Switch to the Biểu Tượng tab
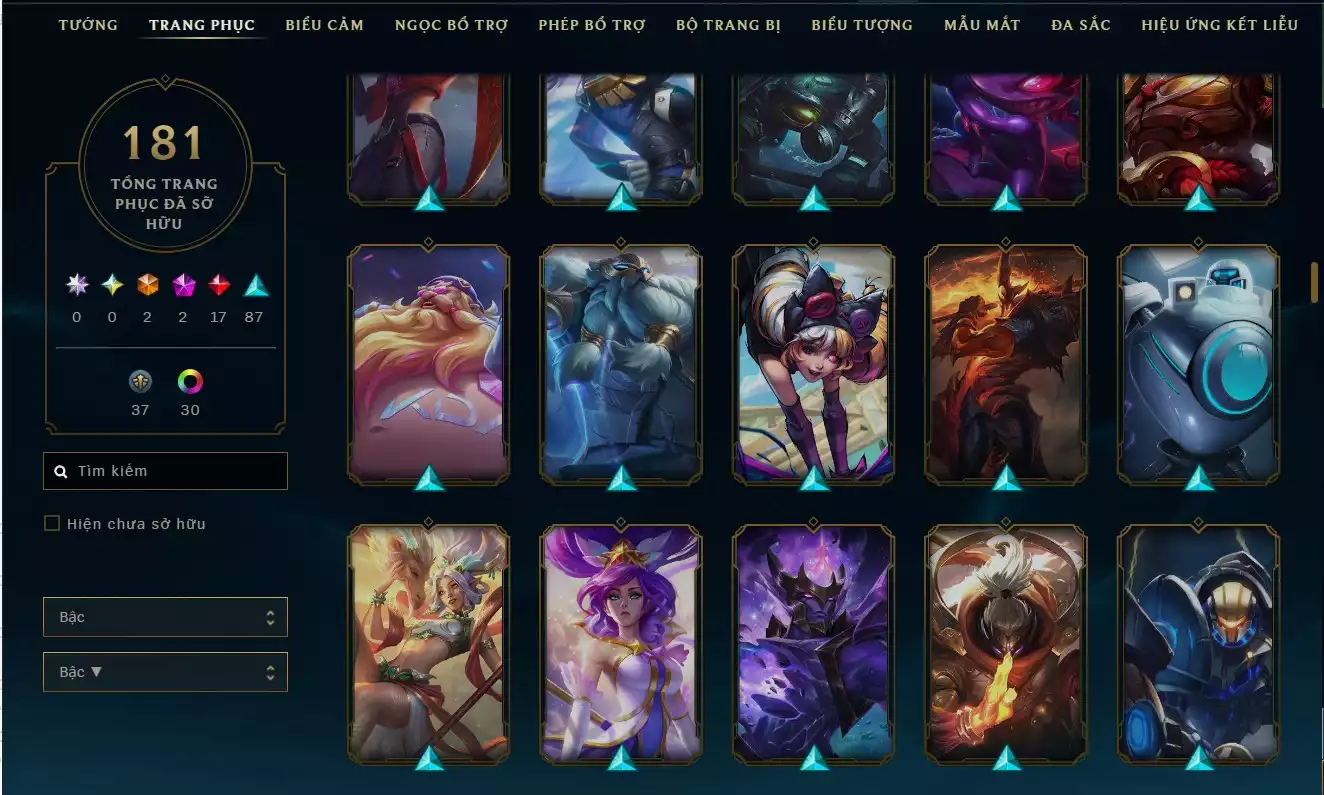The image size is (1324, 795). pyautogui.click(x=861, y=24)
